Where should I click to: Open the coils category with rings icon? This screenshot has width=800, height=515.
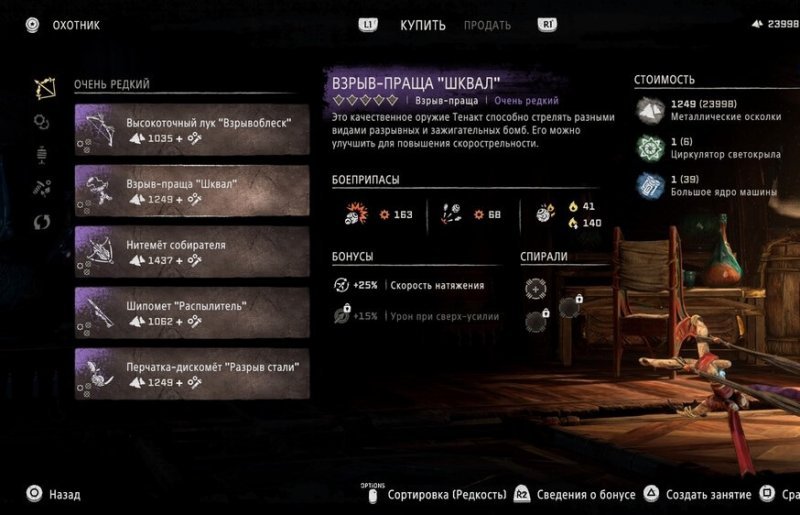coord(42,121)
